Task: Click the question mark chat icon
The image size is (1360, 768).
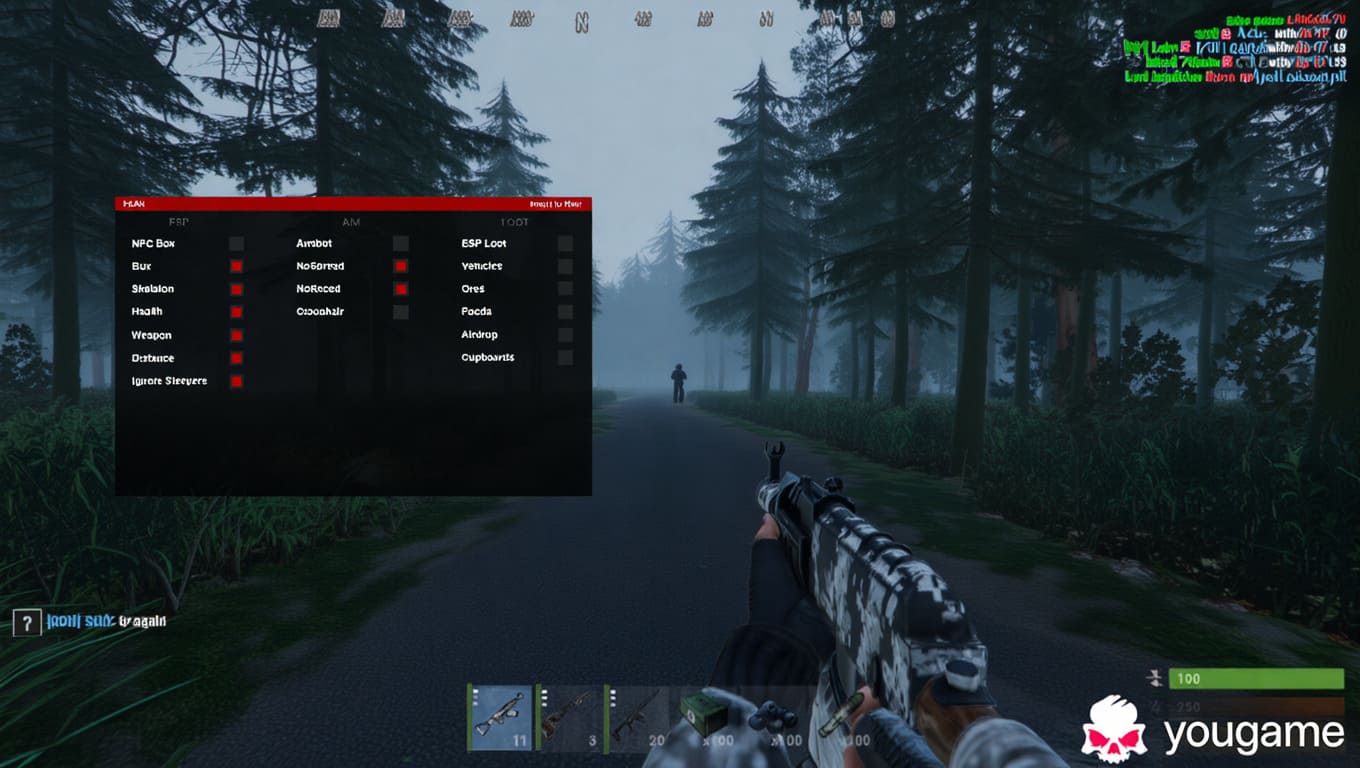Action: (x=26, y=622)
